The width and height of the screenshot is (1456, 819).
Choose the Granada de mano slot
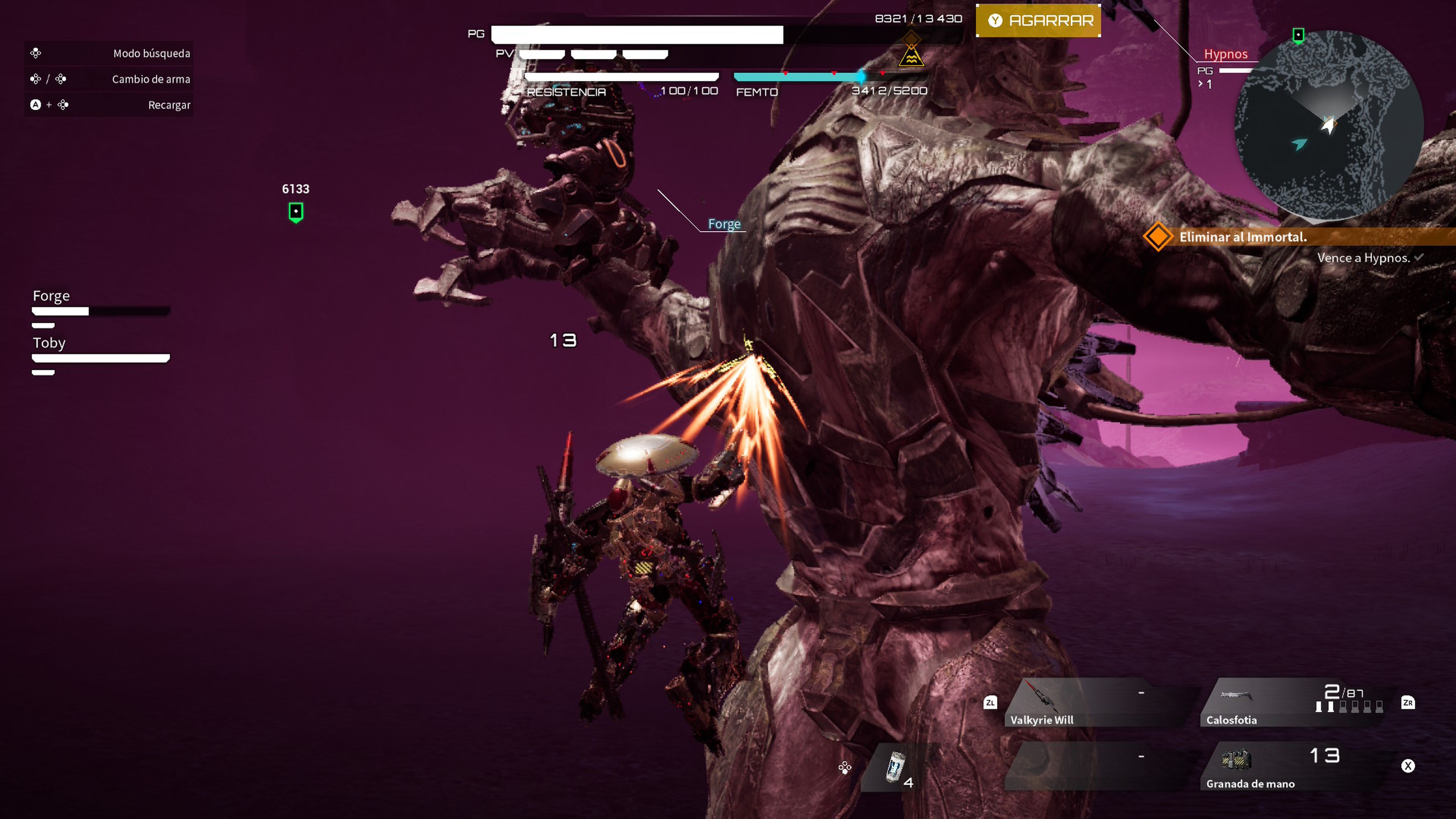[x=1294, y=766]
